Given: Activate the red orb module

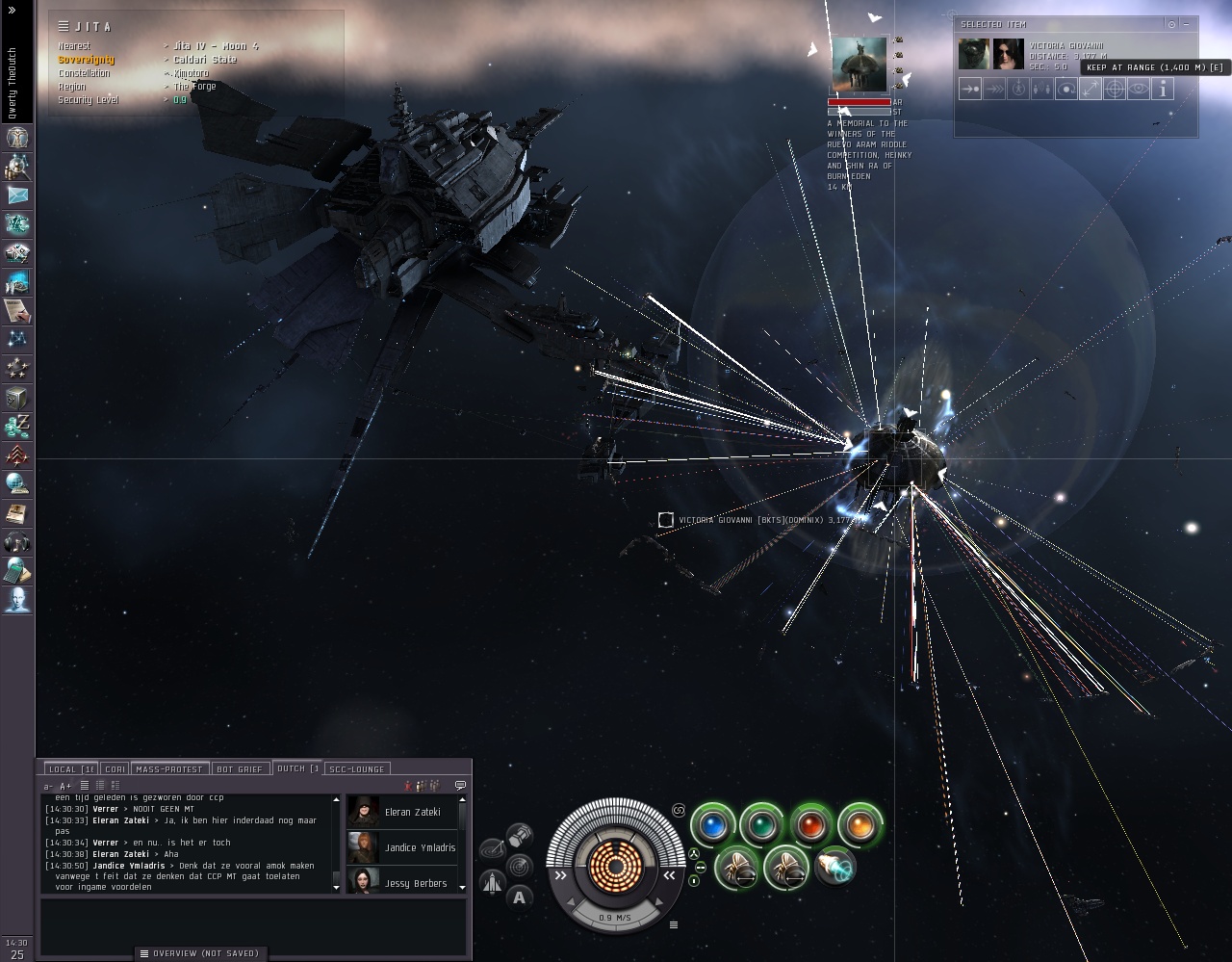Looking at the screenshot, I should (x=811, y=826).
